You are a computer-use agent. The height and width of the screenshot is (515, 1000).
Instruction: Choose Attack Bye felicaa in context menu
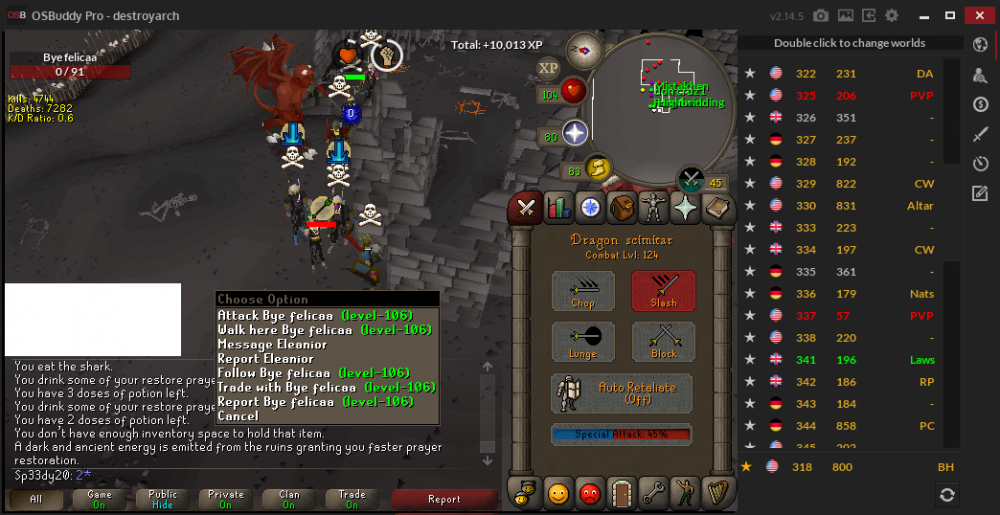315,316
